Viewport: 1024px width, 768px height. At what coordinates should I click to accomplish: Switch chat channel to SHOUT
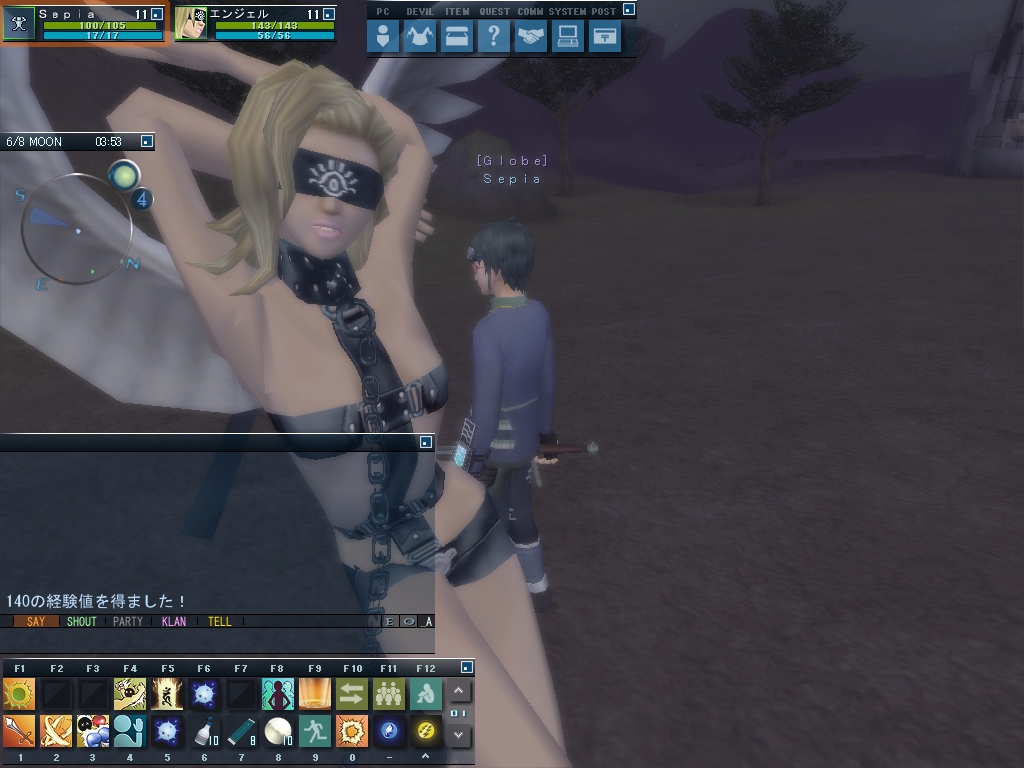81,621
